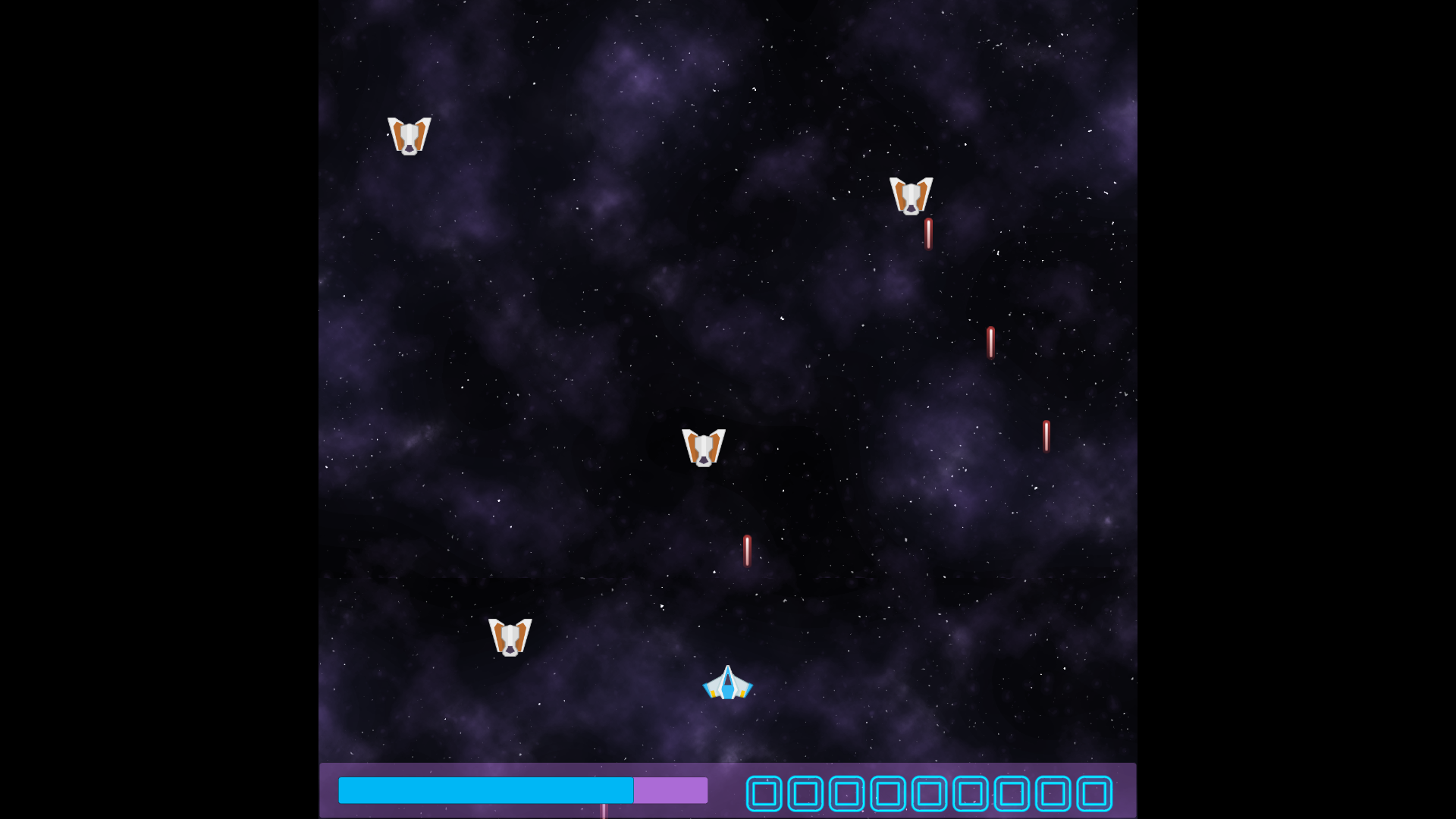Select the enemy ship at screen center
The width and height of the screenshot is (1456, 819).
click(704, 447)
